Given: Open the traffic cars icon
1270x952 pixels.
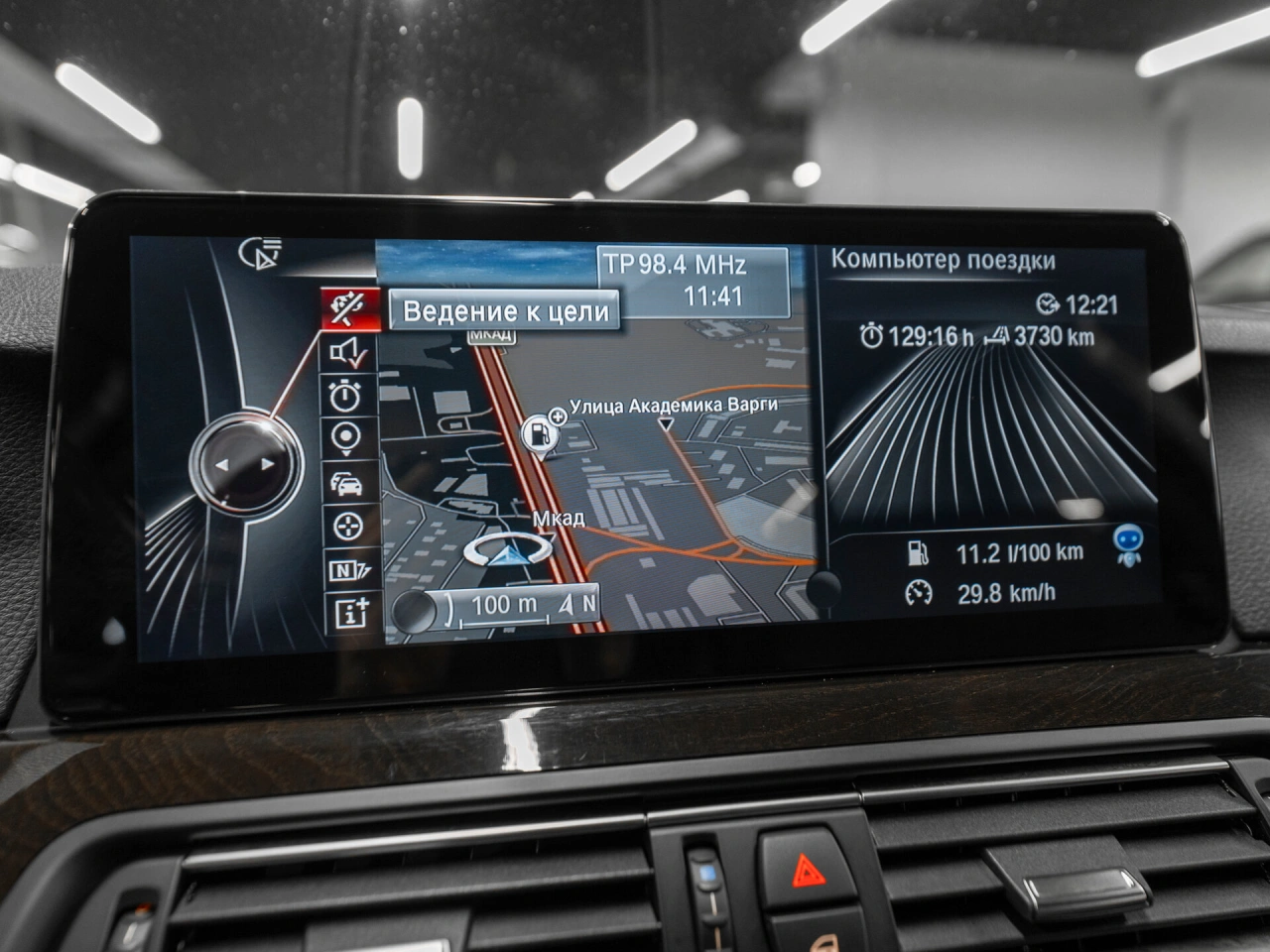Looking at the screenshot, I should [x=346, y=483].
